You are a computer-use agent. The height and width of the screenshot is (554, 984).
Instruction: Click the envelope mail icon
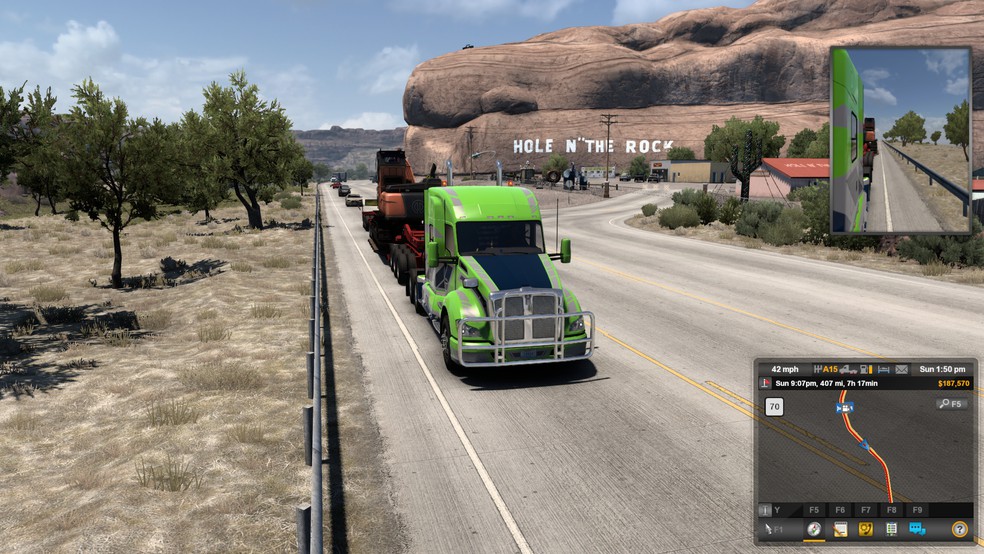901,369
